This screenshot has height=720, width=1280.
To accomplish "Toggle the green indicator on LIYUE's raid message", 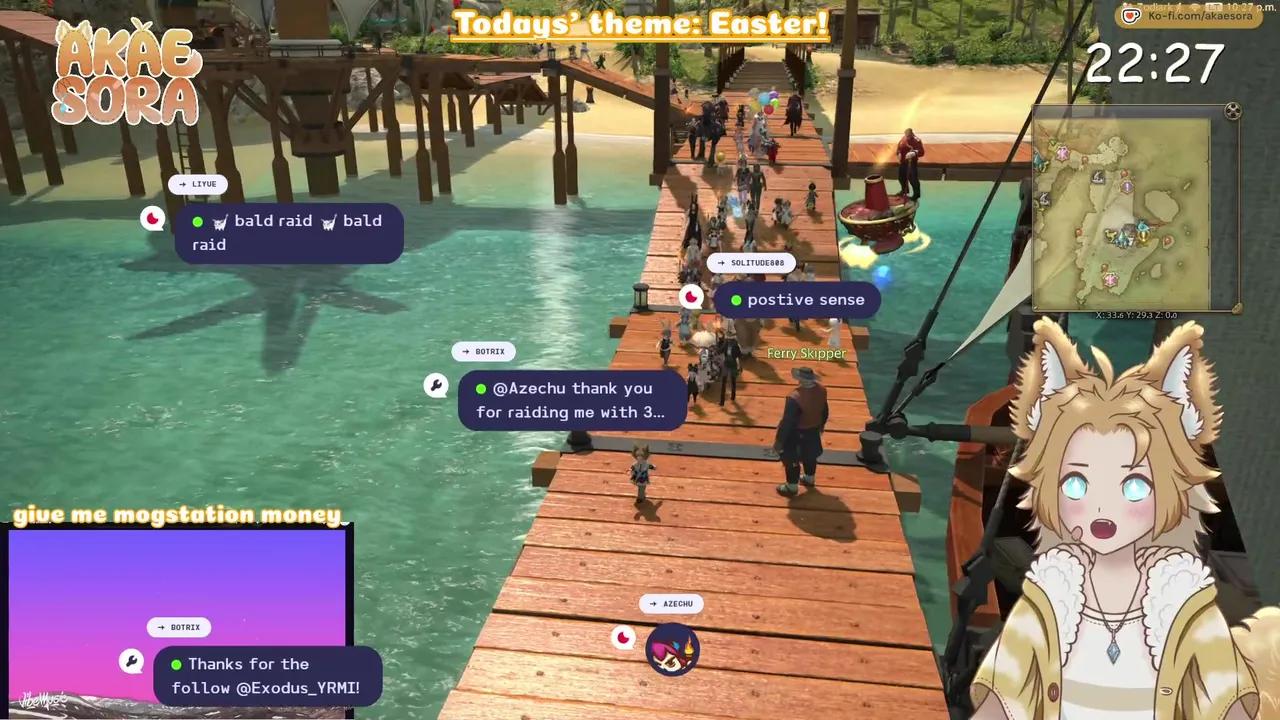I will pos(197,221).
